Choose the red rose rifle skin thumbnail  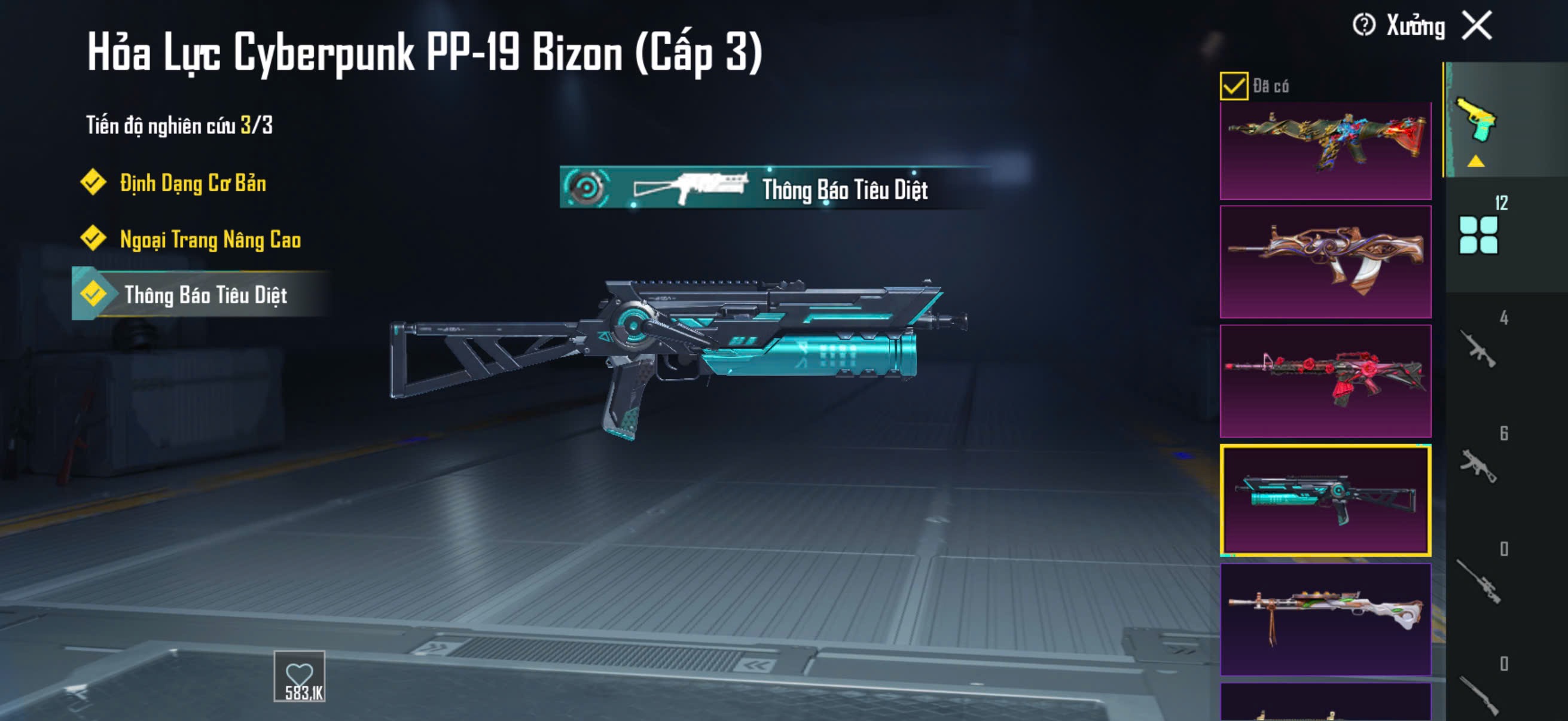1325,380
